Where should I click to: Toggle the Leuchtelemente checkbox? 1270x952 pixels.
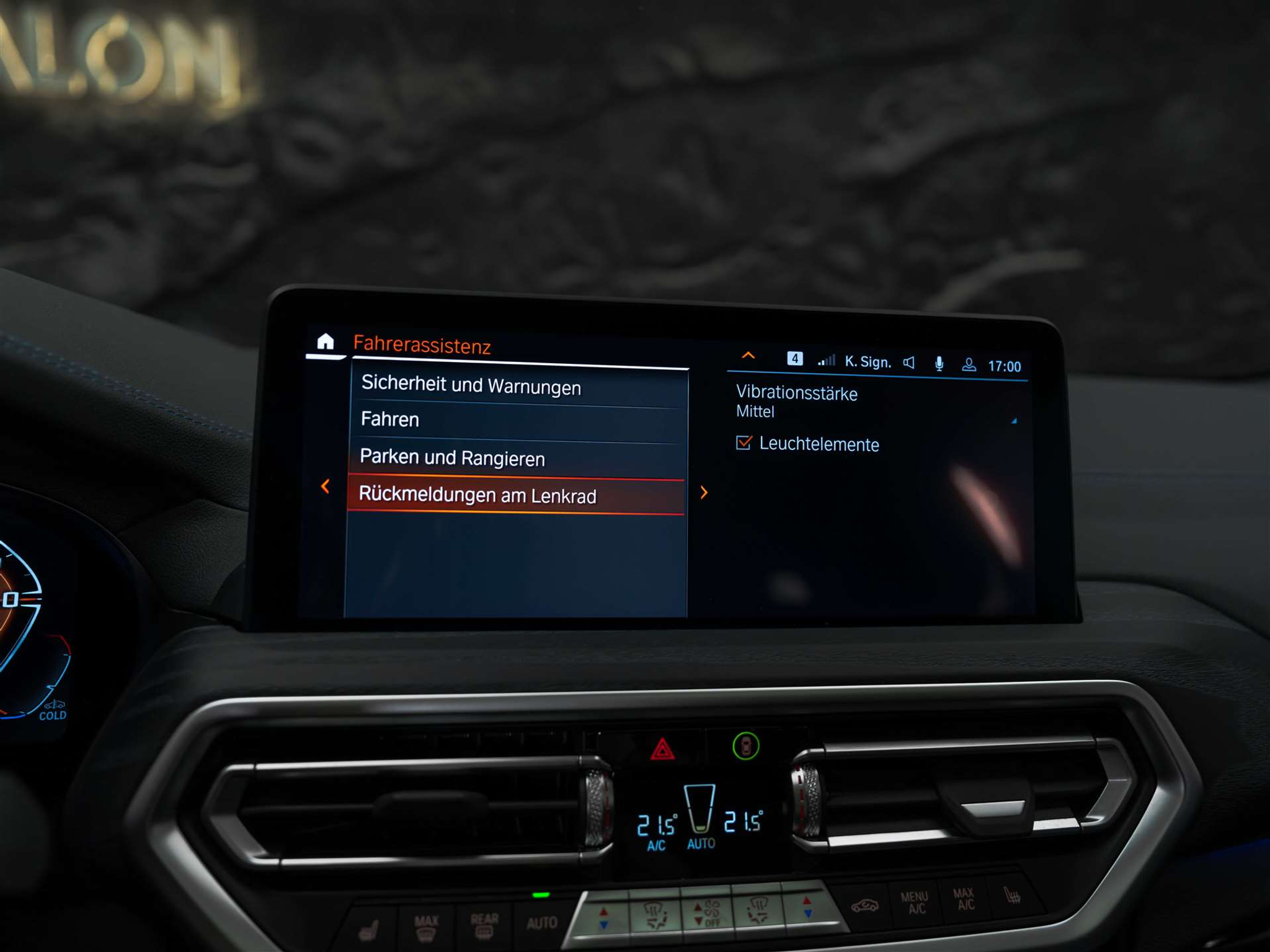(744, 443)
